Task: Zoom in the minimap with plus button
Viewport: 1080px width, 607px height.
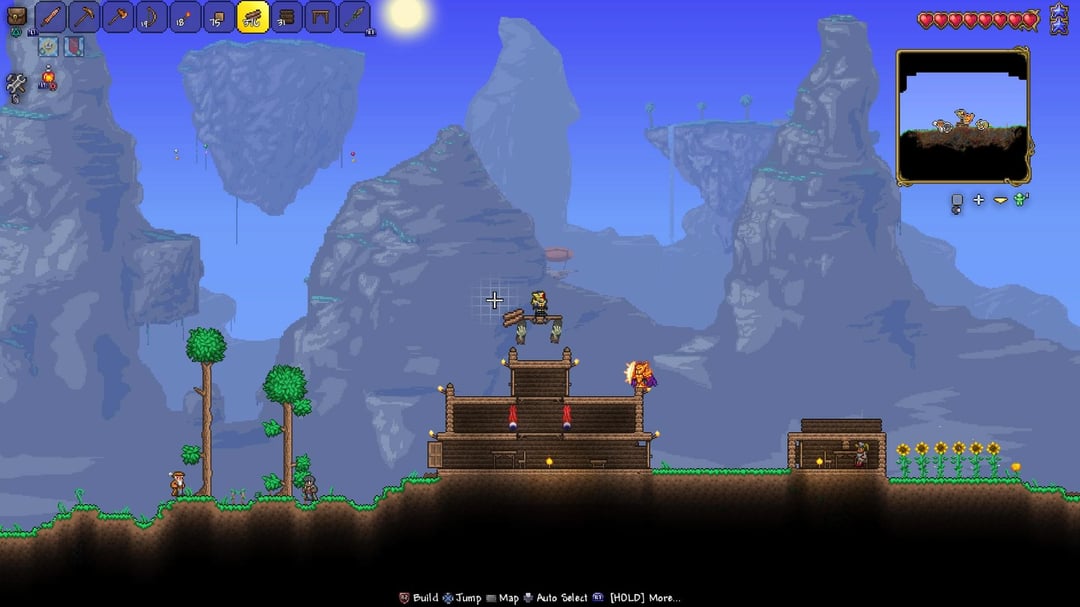Action: tap(978, 200)
